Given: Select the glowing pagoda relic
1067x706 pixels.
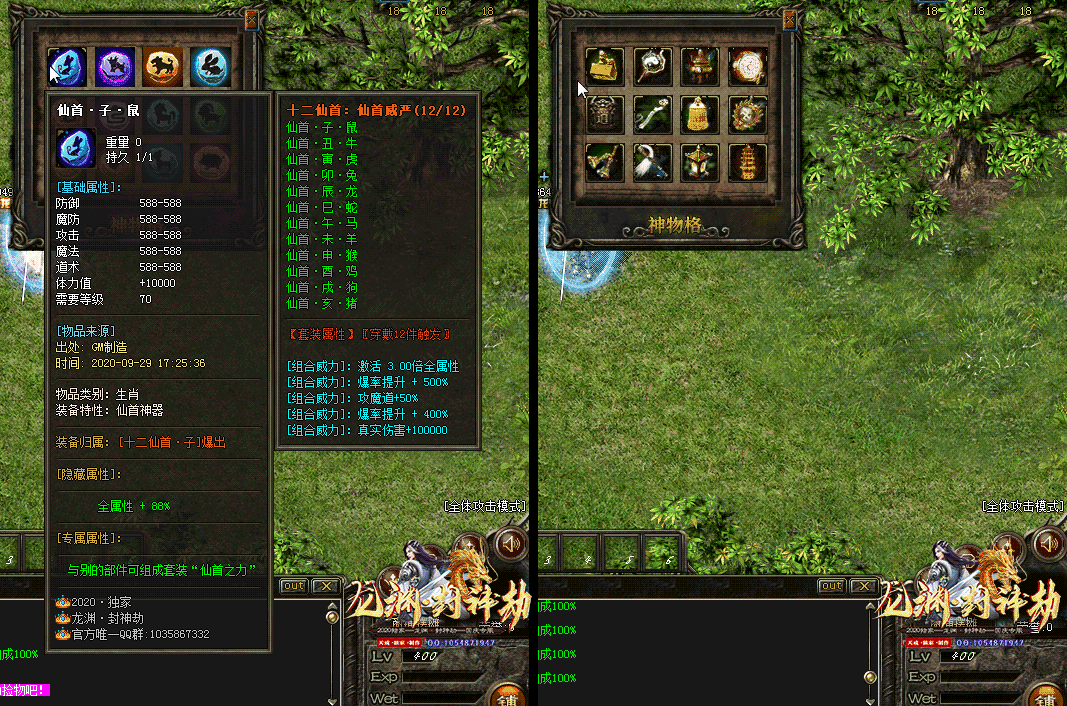Looking at the screenshot, I should [x=747, y=161].
